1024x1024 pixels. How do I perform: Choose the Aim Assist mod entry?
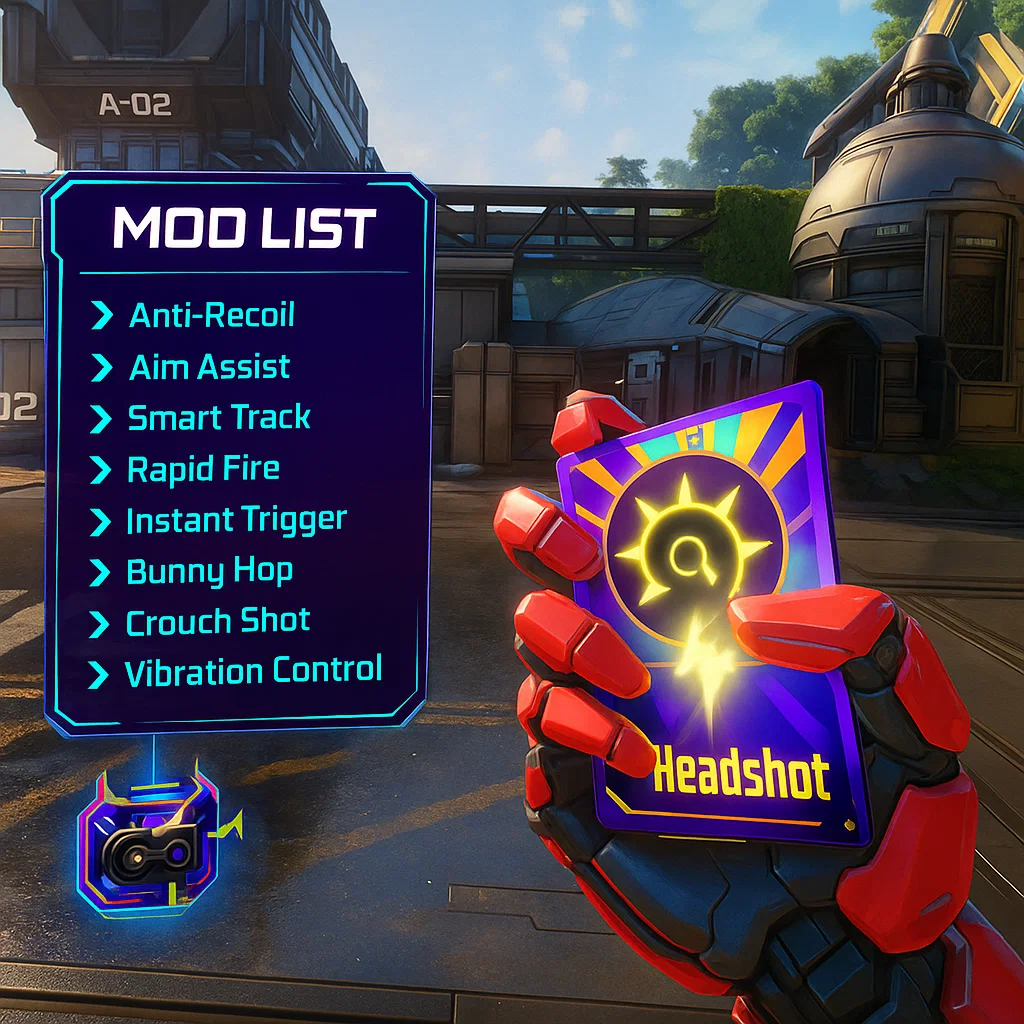pyautogui.click(x=209, y=367)
